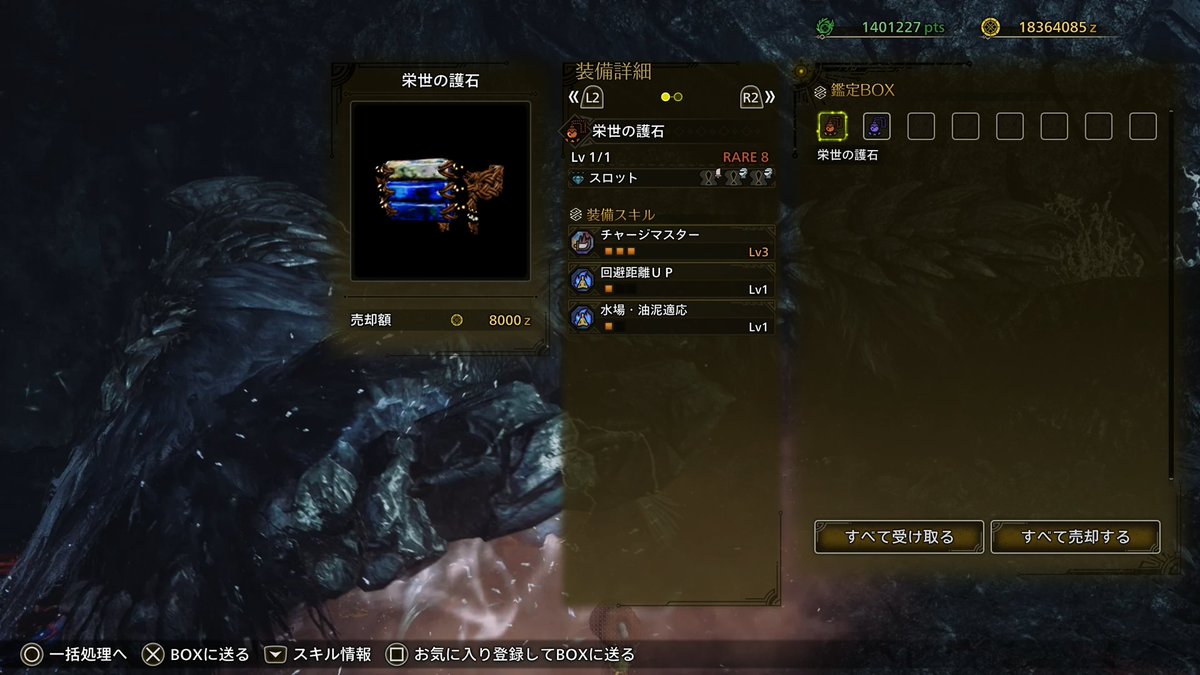
Task: Click the 栄世の護石 talisman preview image
Action: [440, 190]
